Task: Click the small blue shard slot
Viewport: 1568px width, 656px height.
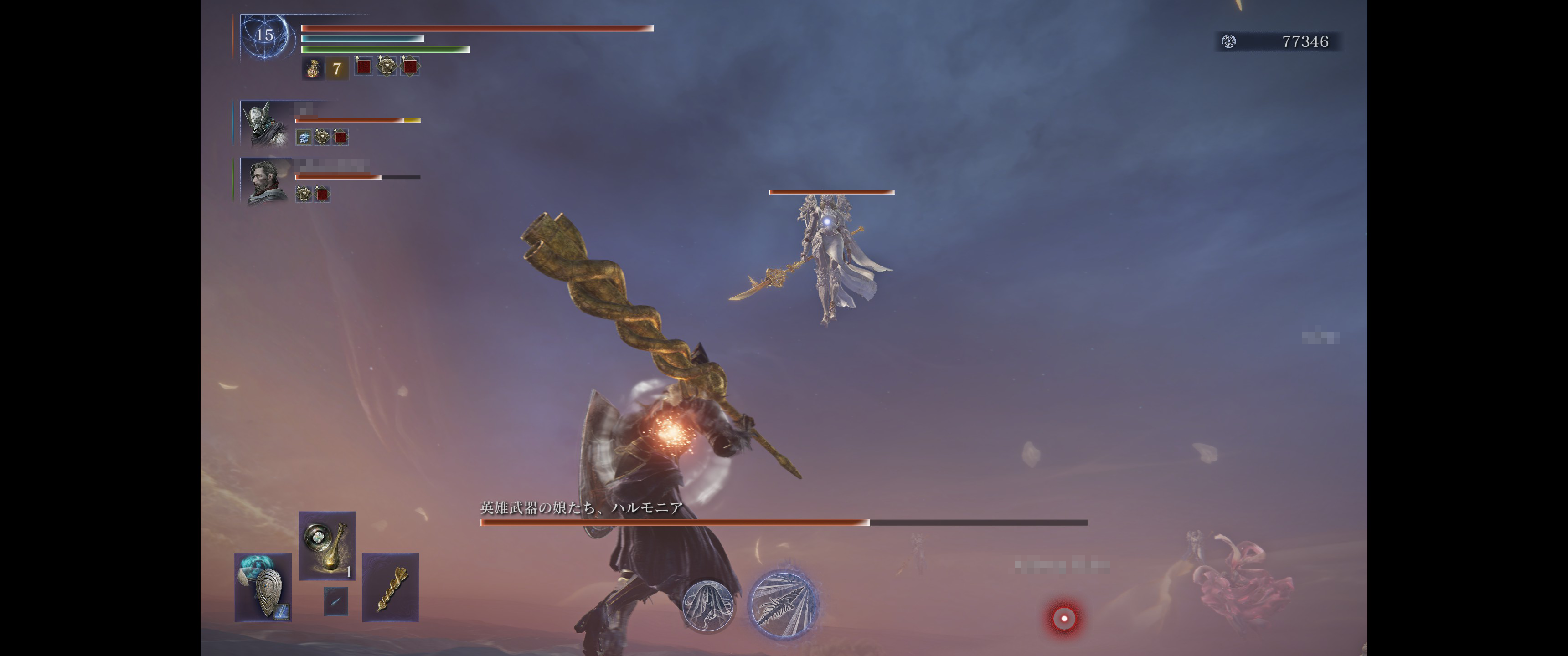Action: [x=335, y=600]
